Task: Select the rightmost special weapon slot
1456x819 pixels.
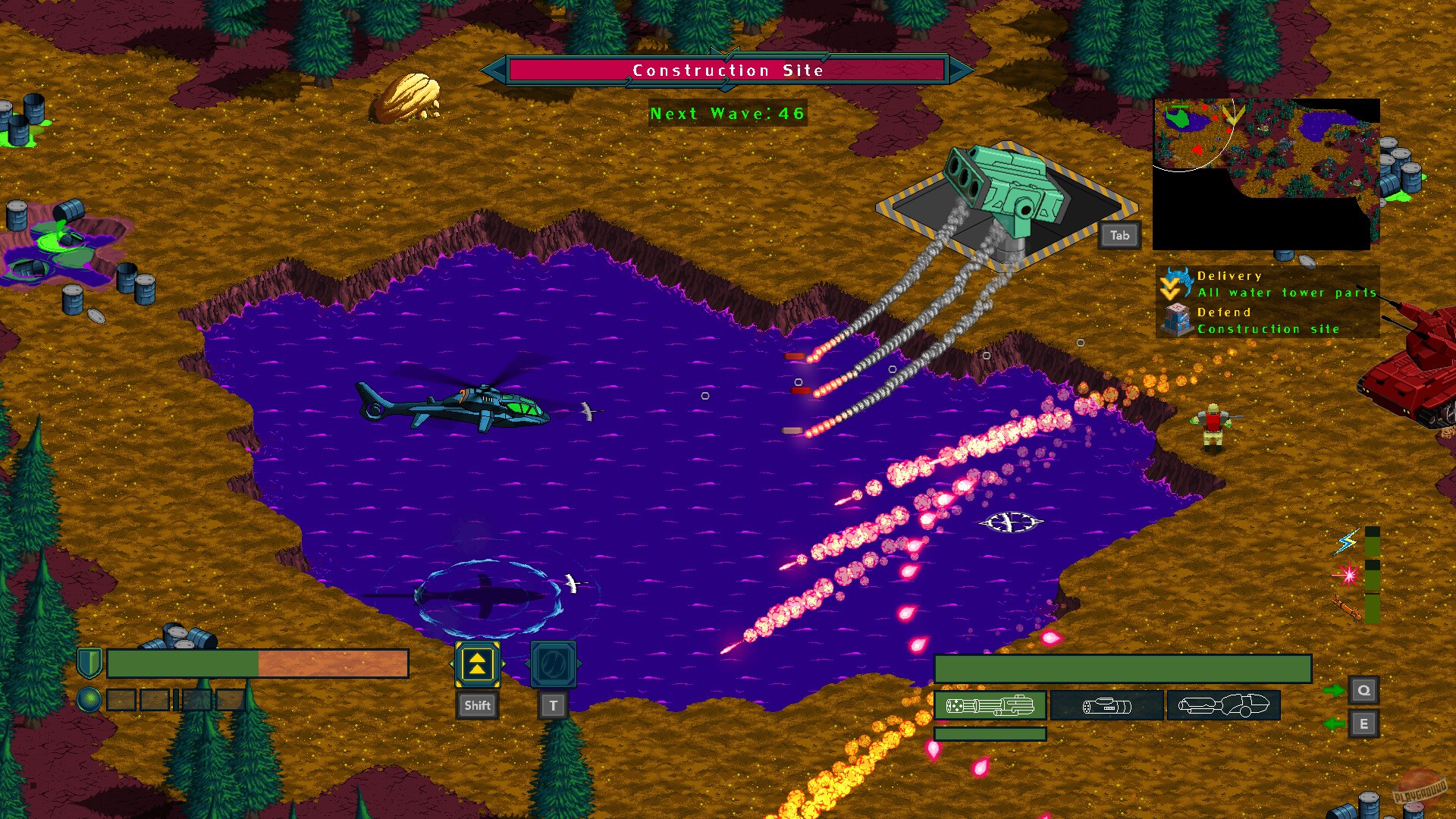Action: pyautogui.click(x=1223, y=705)
